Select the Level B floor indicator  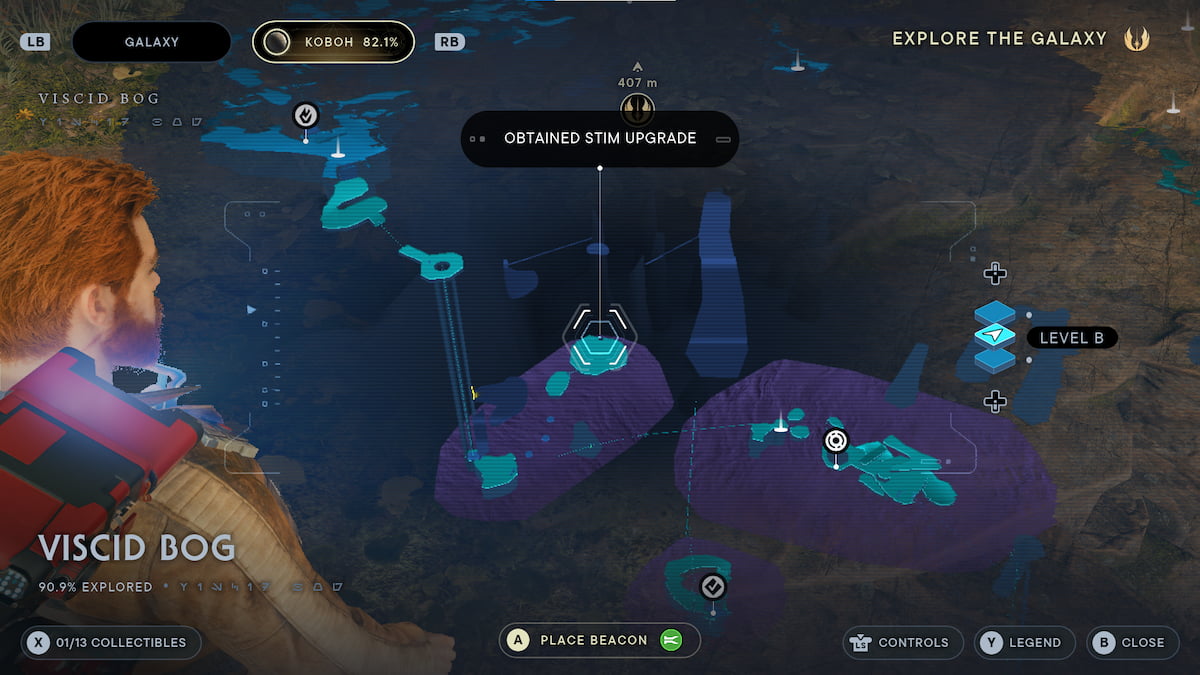coord(1071,338)
